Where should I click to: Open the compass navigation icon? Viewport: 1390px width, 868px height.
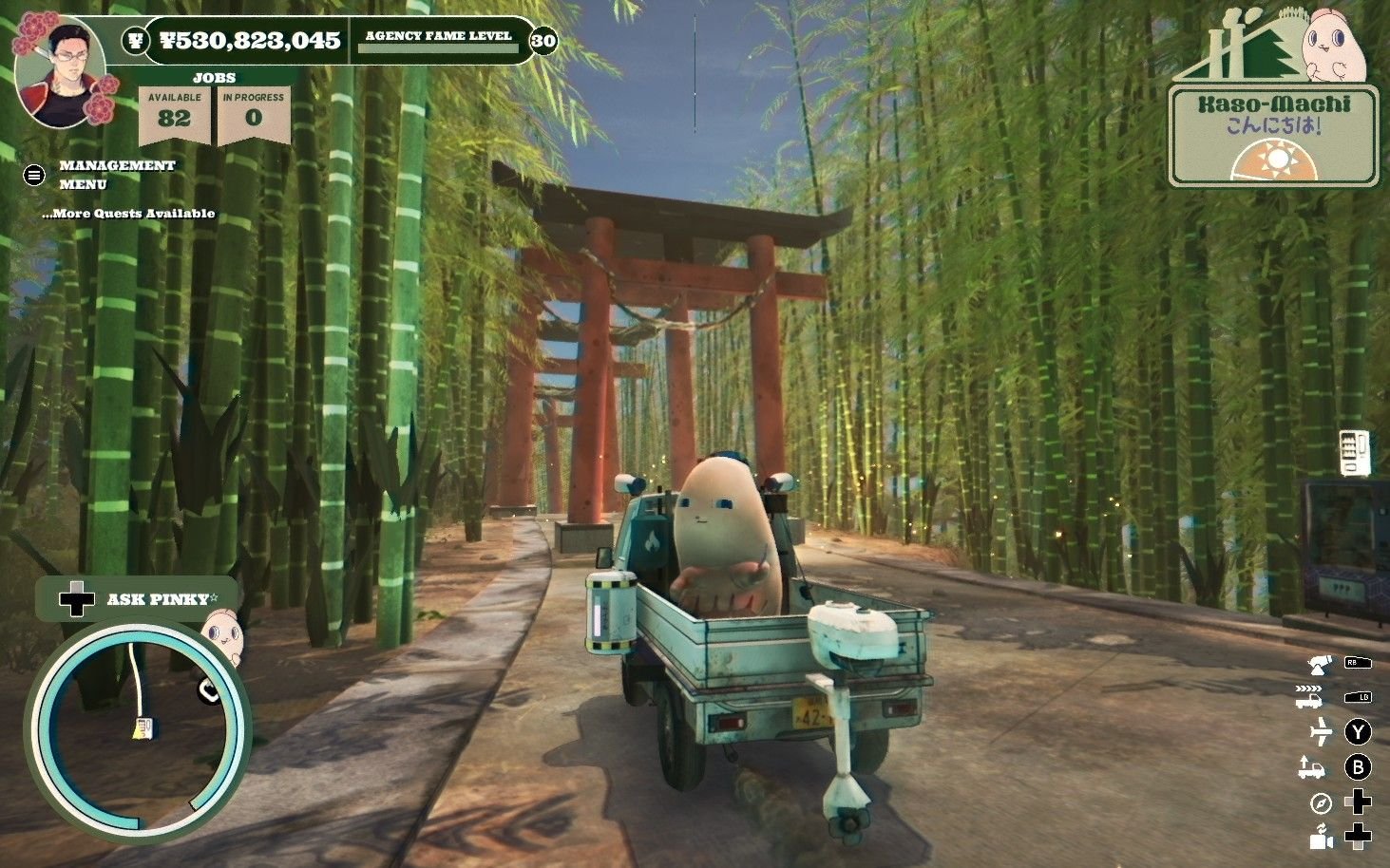click(x=1320, y=802)
